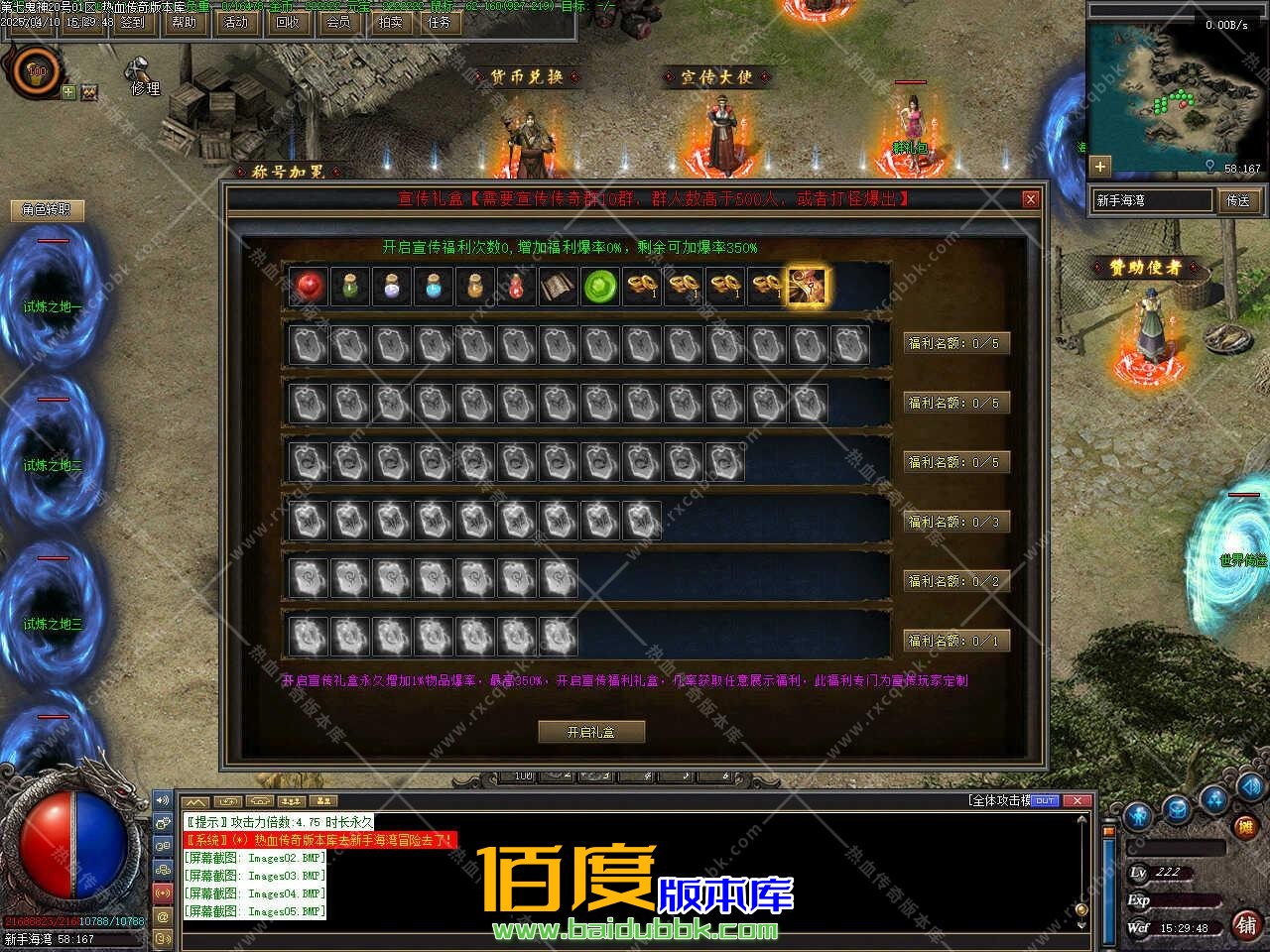Click 传送 to teleport to 新手海湾

pyautogui.click(x=1240, y=200)
